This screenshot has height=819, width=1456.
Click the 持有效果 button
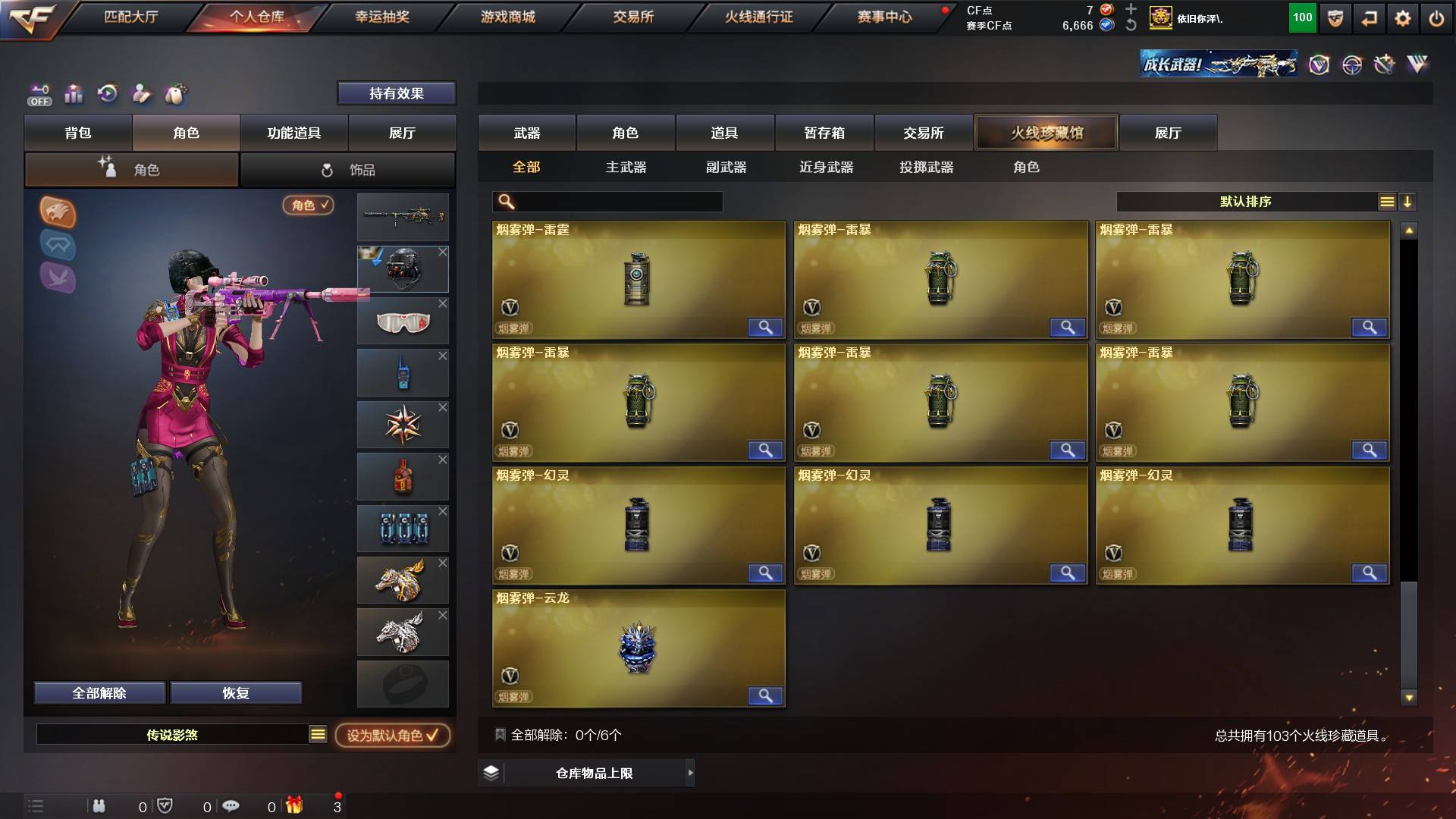pos(397,93)
